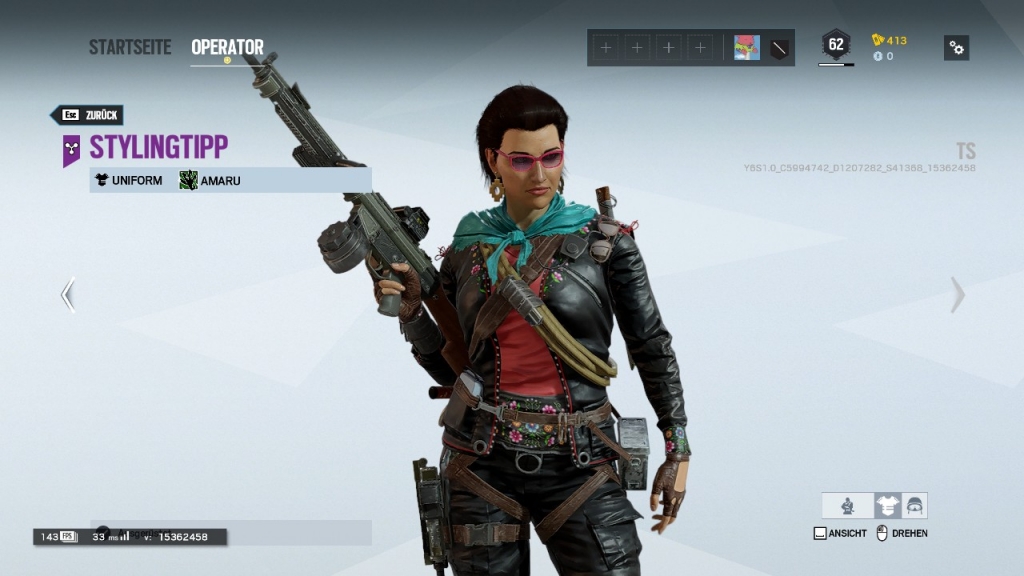The height and width of the screenshot is (576, 1024).
Task: View the player avatar profile
Action: coord(746,47)
